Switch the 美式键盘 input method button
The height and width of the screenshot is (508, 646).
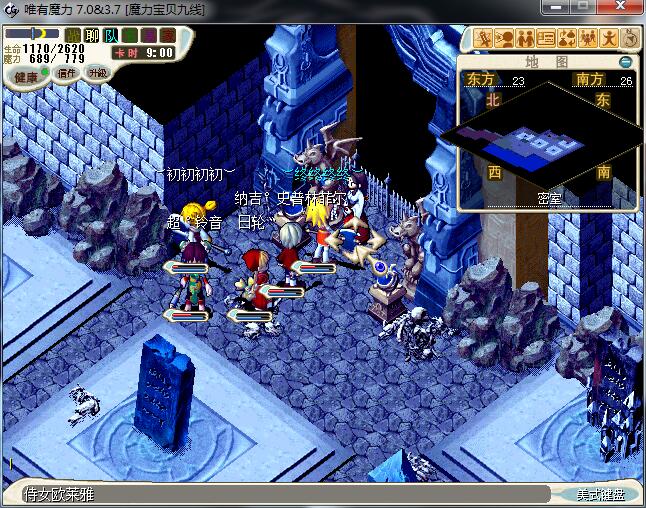[x=599, y=494]
